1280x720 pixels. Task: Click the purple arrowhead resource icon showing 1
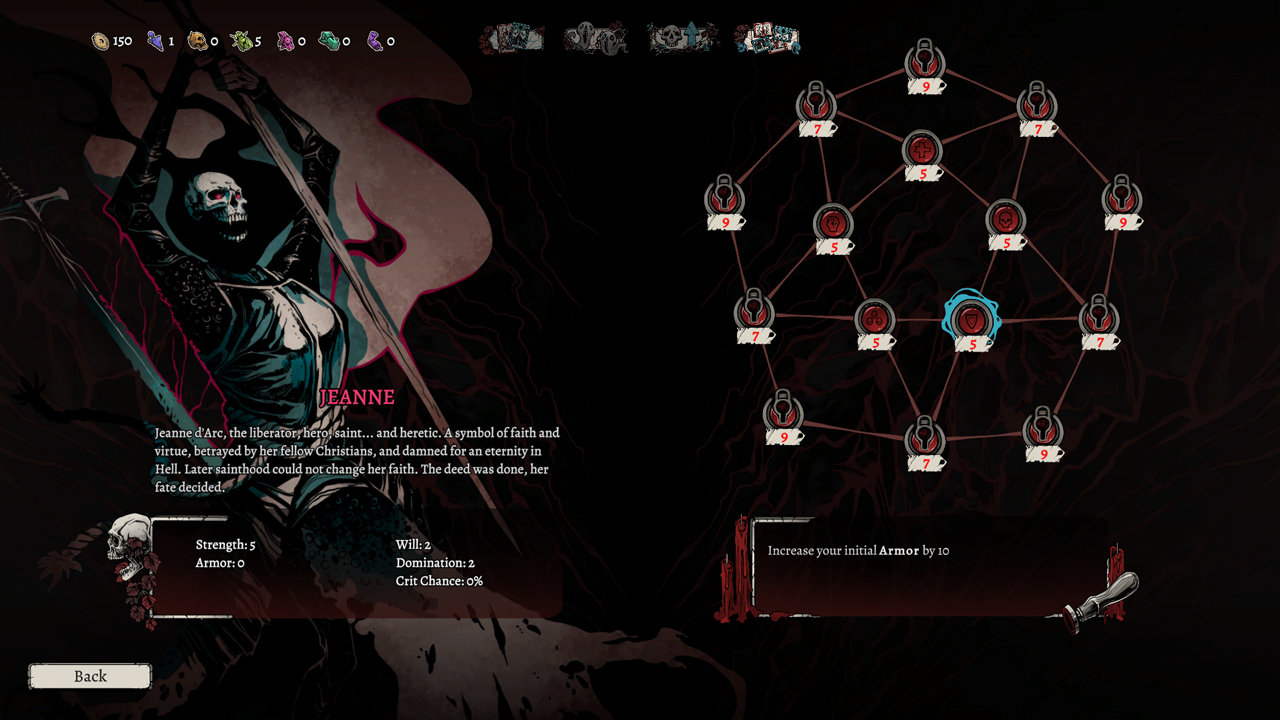tap(154, 40)
